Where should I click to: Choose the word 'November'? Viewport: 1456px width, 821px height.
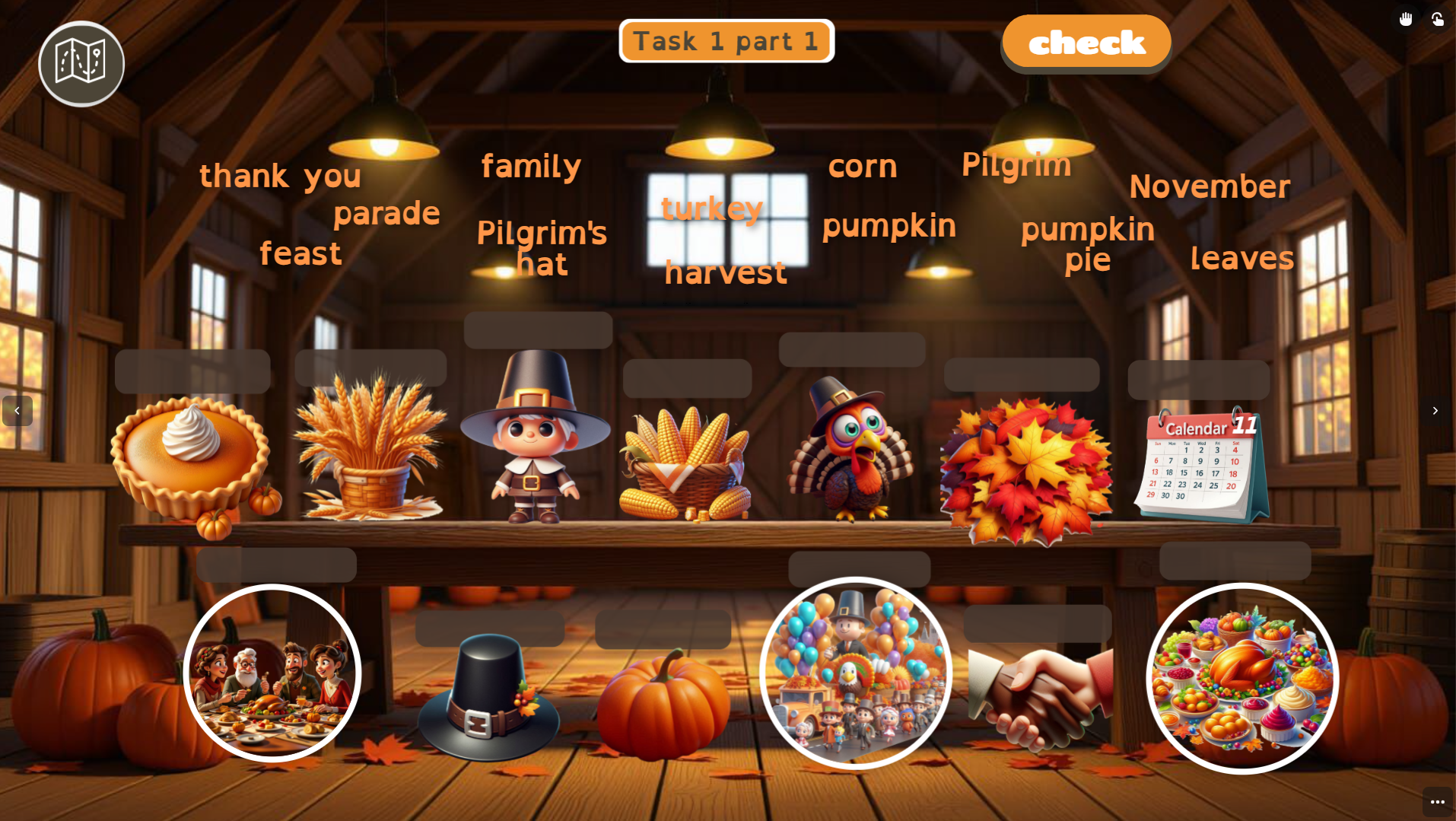click(1210, 187)
